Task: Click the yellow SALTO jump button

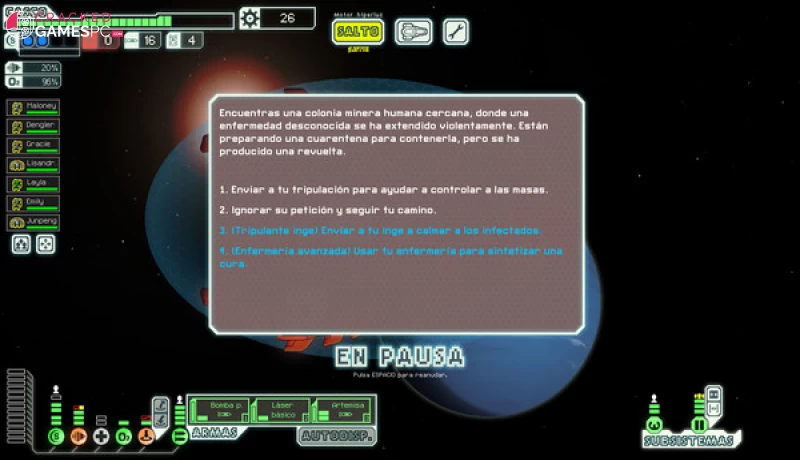Action: [x=358, y=31]
